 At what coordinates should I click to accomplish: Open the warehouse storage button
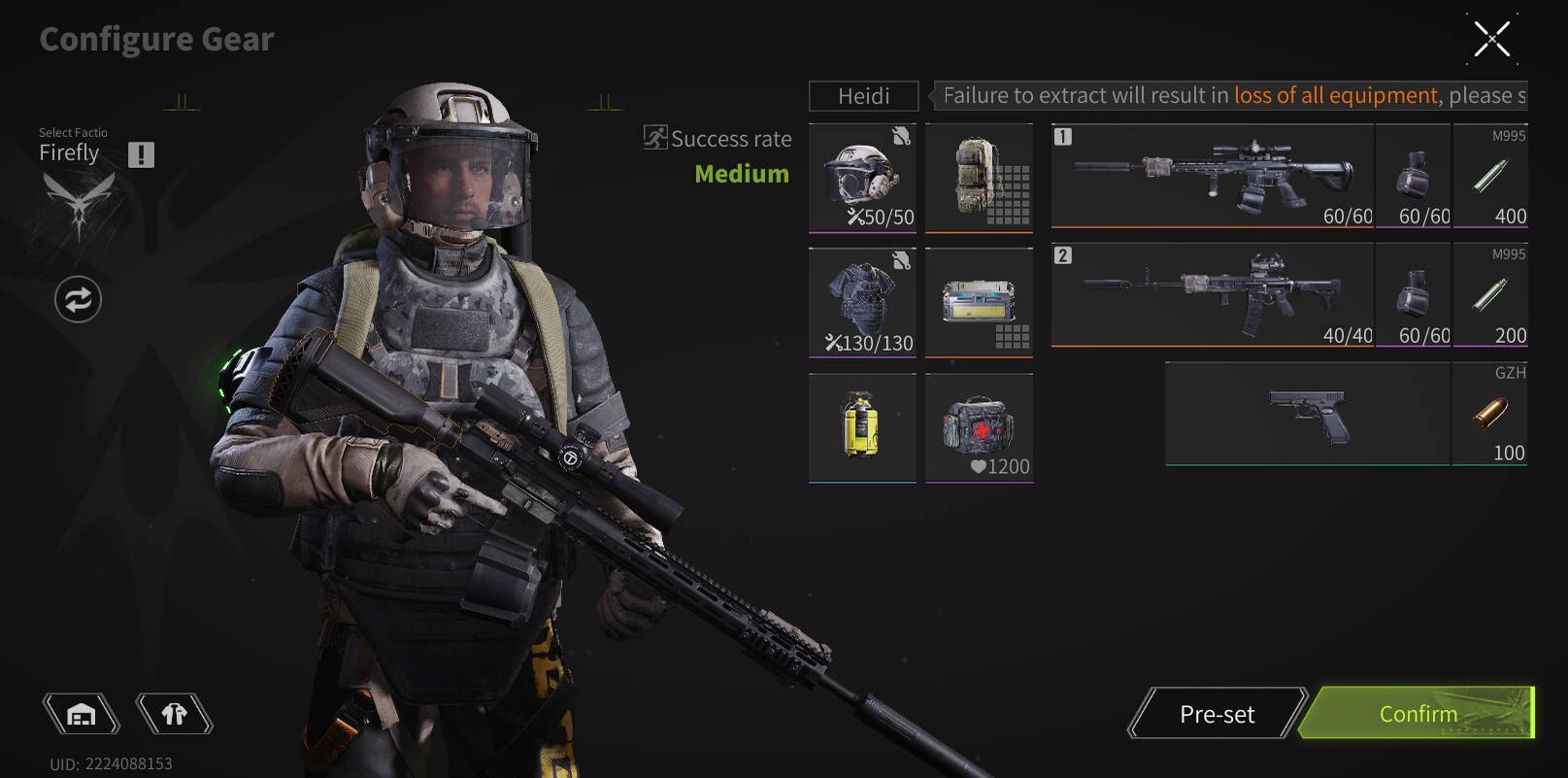[82, 715]
